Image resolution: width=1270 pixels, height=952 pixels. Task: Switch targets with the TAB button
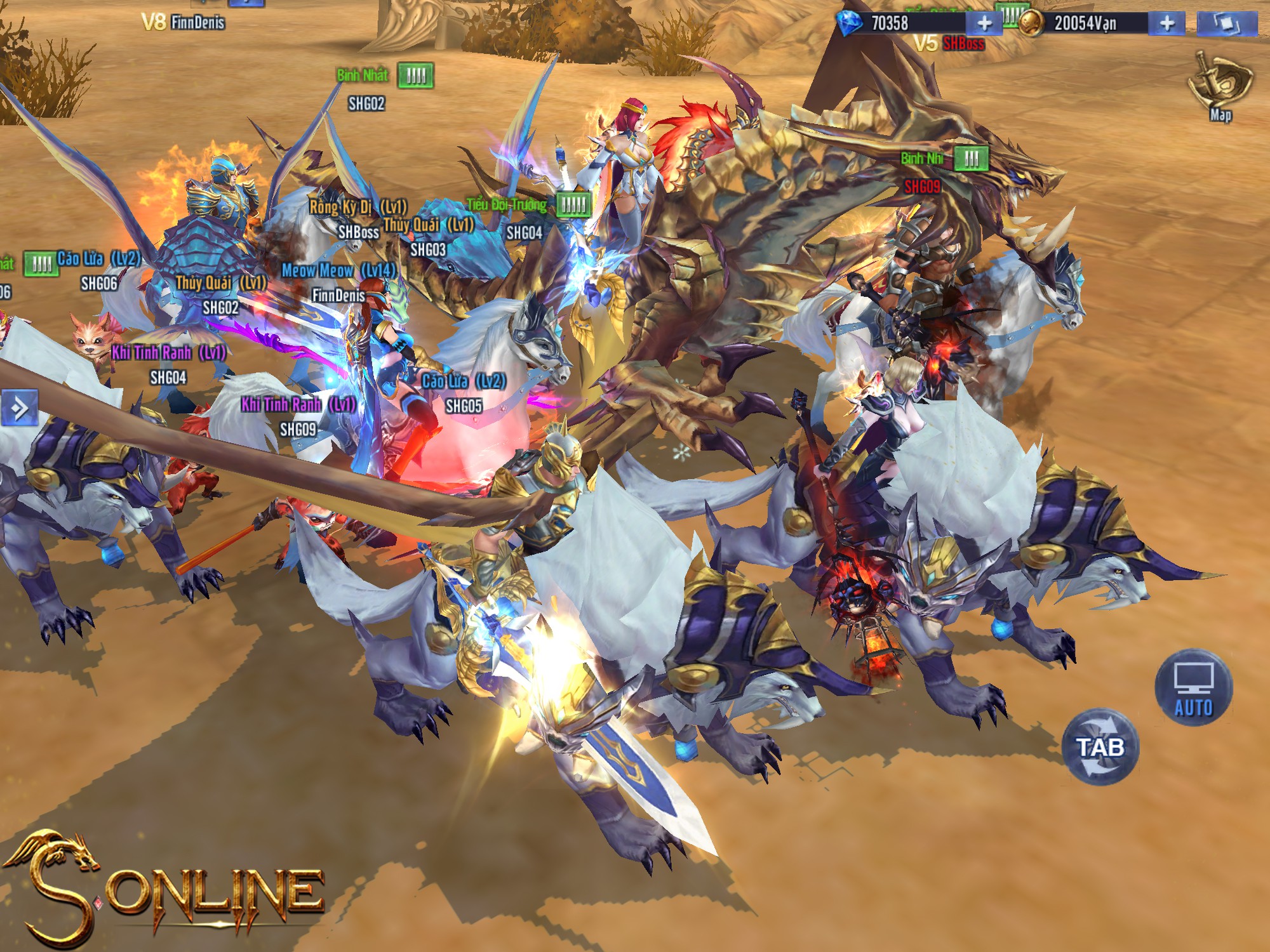(1100, 747)
